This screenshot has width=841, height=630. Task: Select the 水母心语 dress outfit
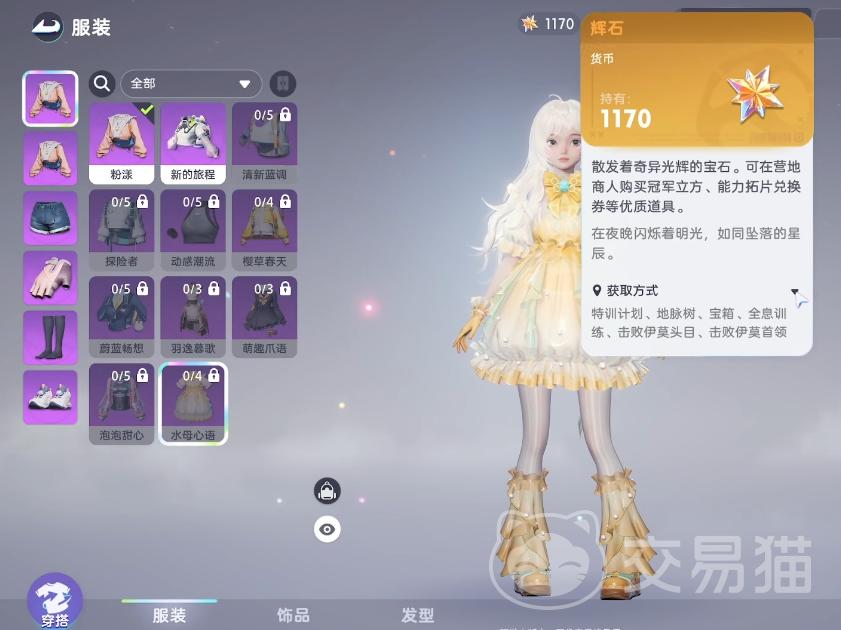(x=194, y=403)
